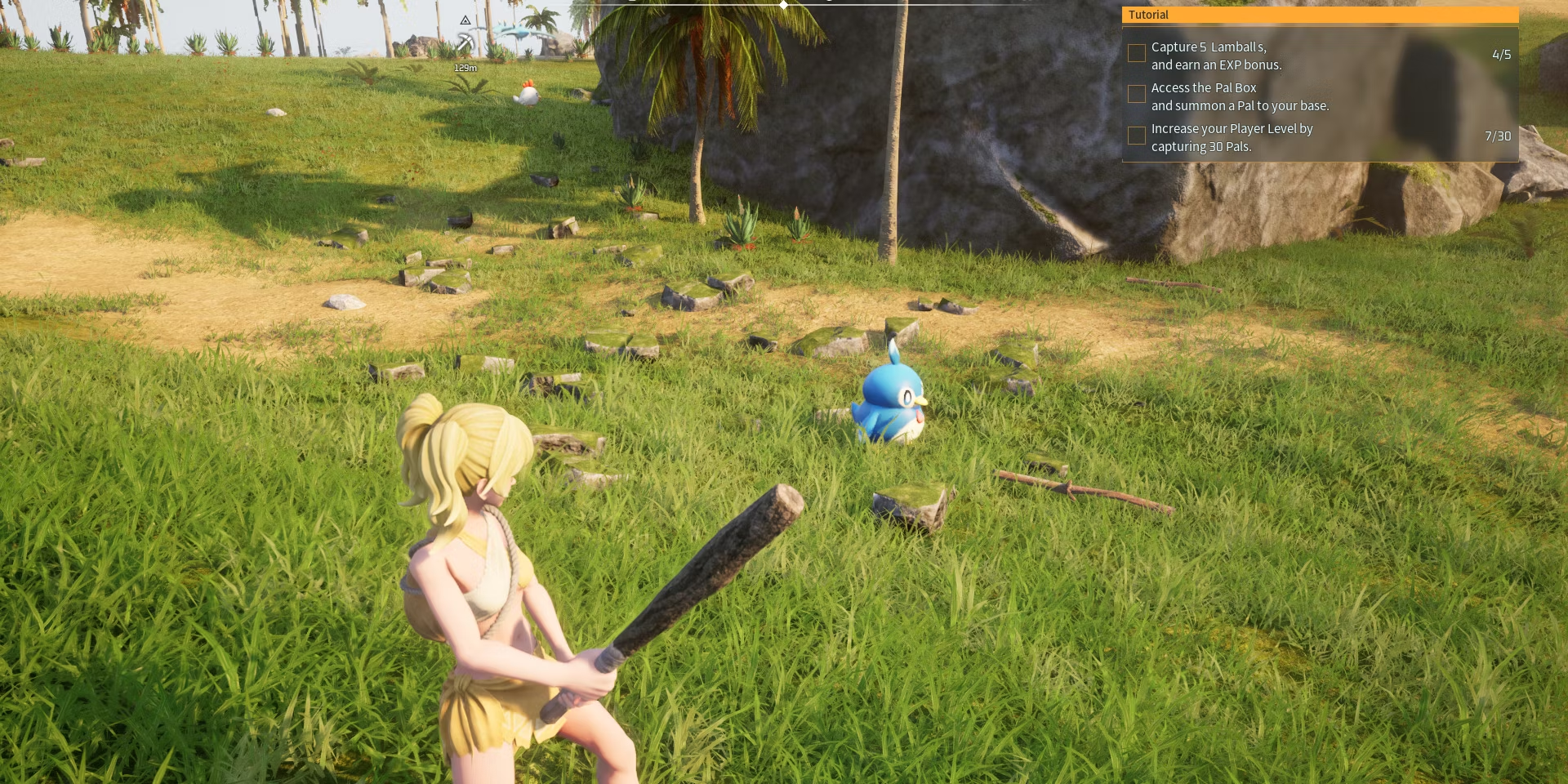Select the Capture 5 Lamballs tutorial objective
Image resolution: width=1568 pixels, height=784 pixels.
[1216, 56]
